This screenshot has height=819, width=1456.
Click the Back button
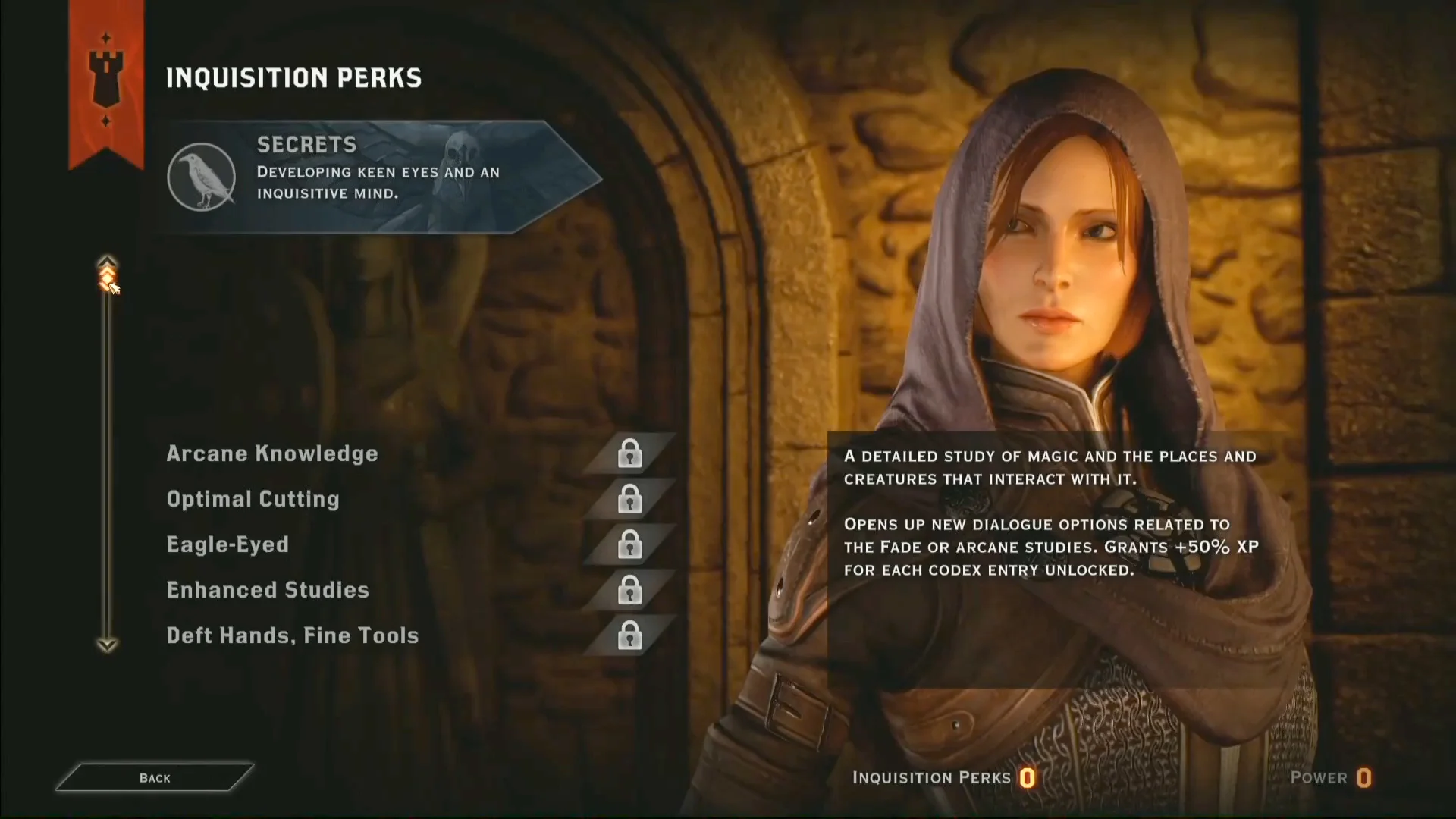click(155, 777)
